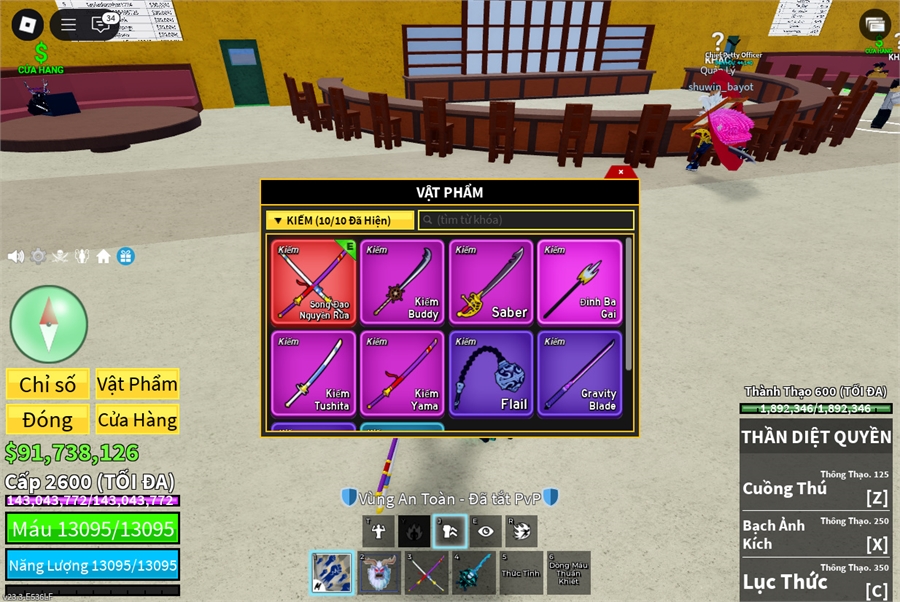Open the Chỉ số stats panel
The width and height of the screenshot is (900, 602).
click(47, 384)
